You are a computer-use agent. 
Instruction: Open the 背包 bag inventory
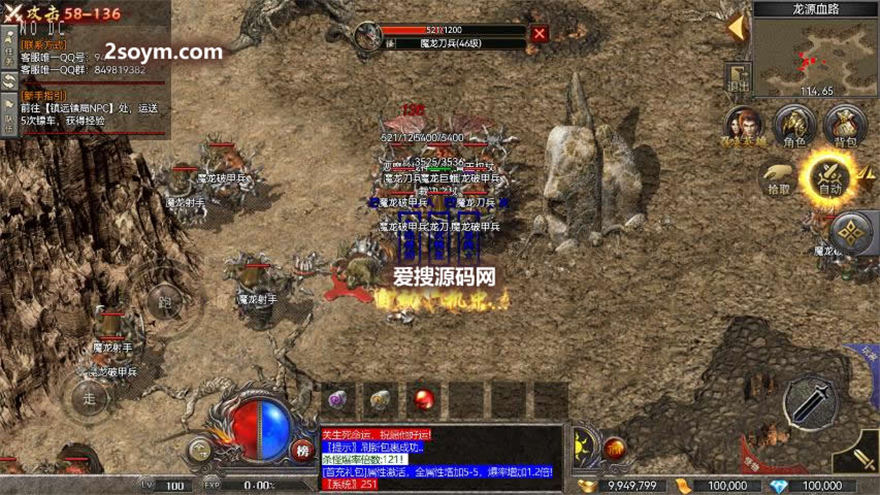tap(845, 126)
